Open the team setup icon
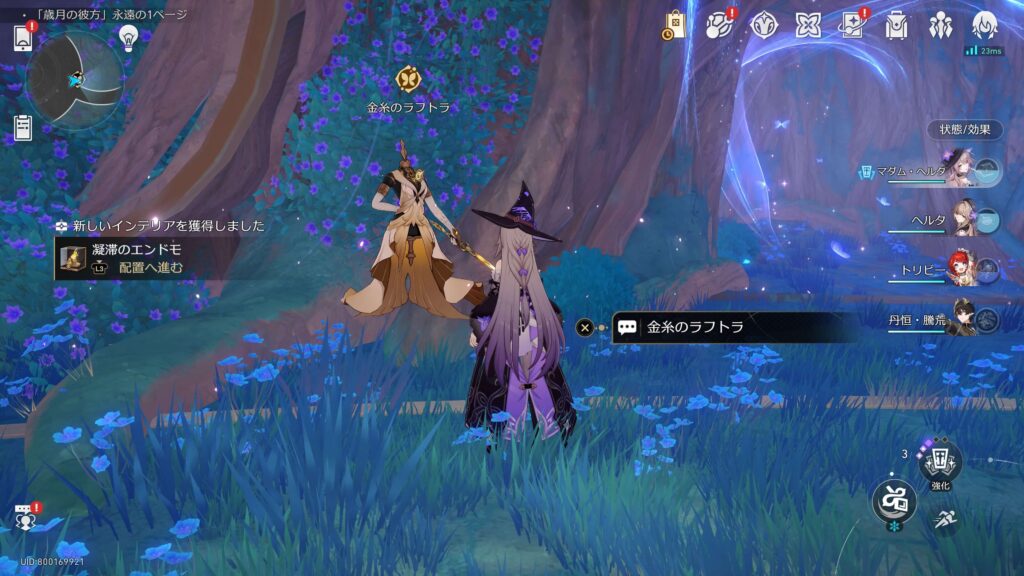The image size is (1024, 576). coord(940,25)
